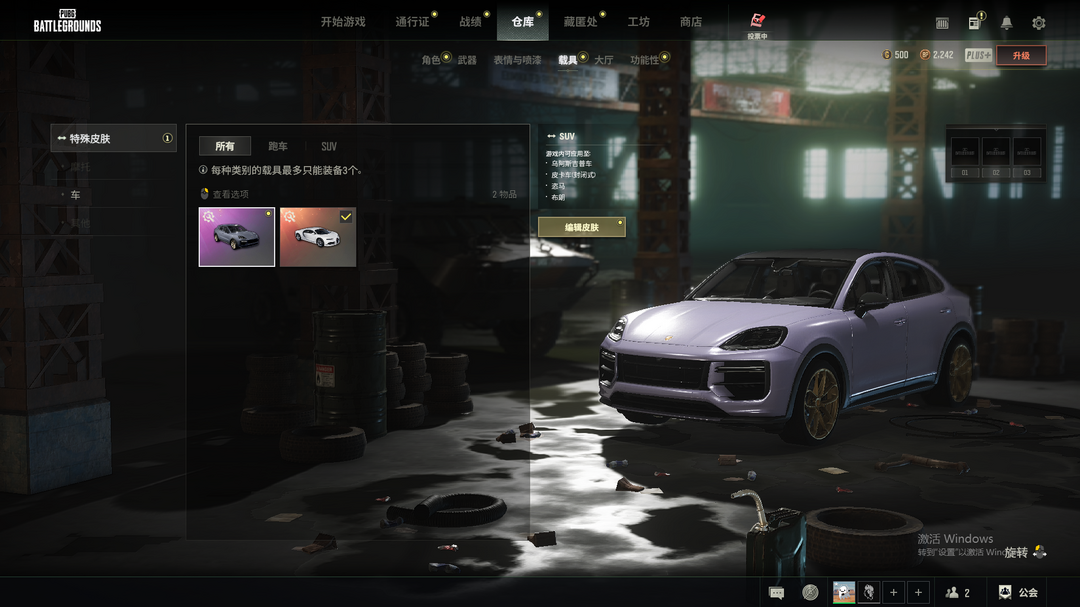
Task: Open the 公会 guild panel
Action: tap(1018, 593)
